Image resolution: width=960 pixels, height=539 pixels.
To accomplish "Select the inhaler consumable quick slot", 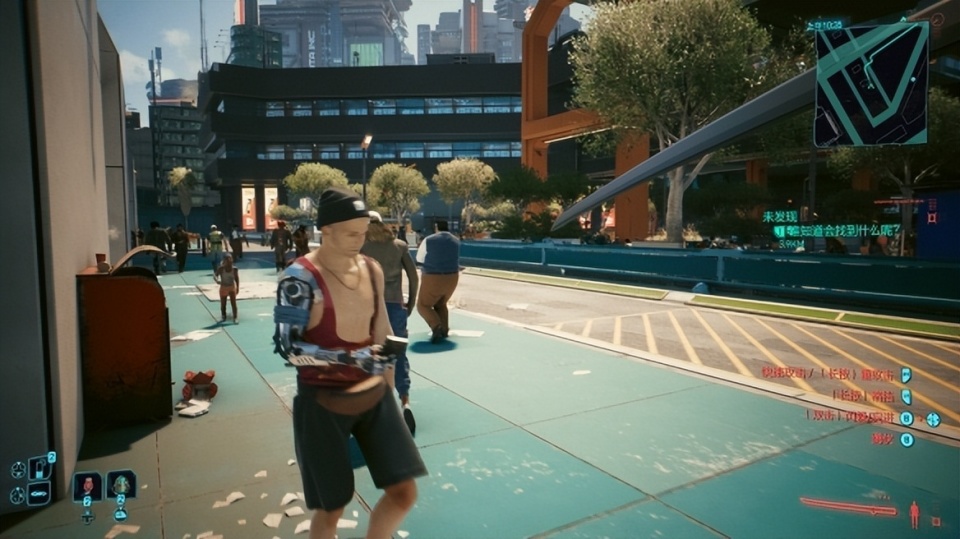I will coord(40,467).
